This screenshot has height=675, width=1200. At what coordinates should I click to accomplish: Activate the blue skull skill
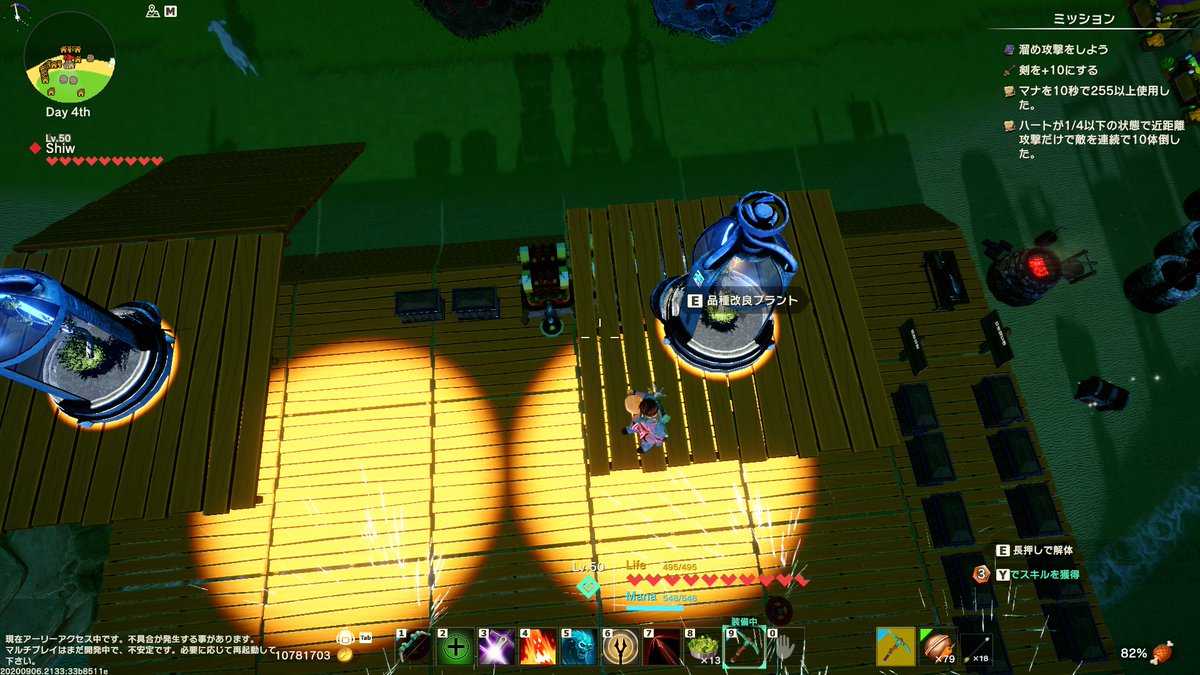(x=579, y=648)
